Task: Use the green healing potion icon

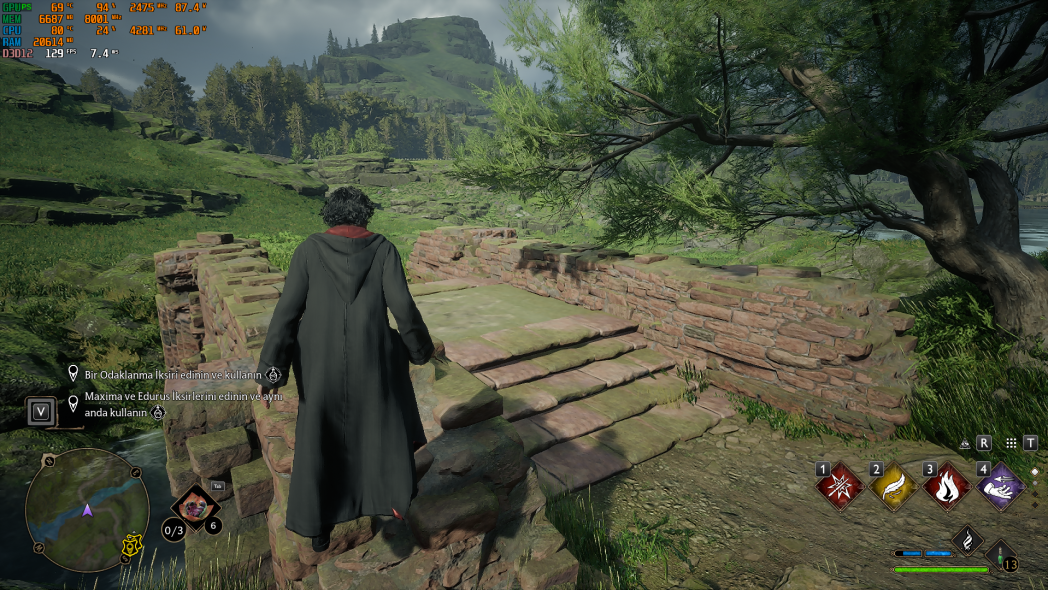Action: click(x=1002, y=557)
